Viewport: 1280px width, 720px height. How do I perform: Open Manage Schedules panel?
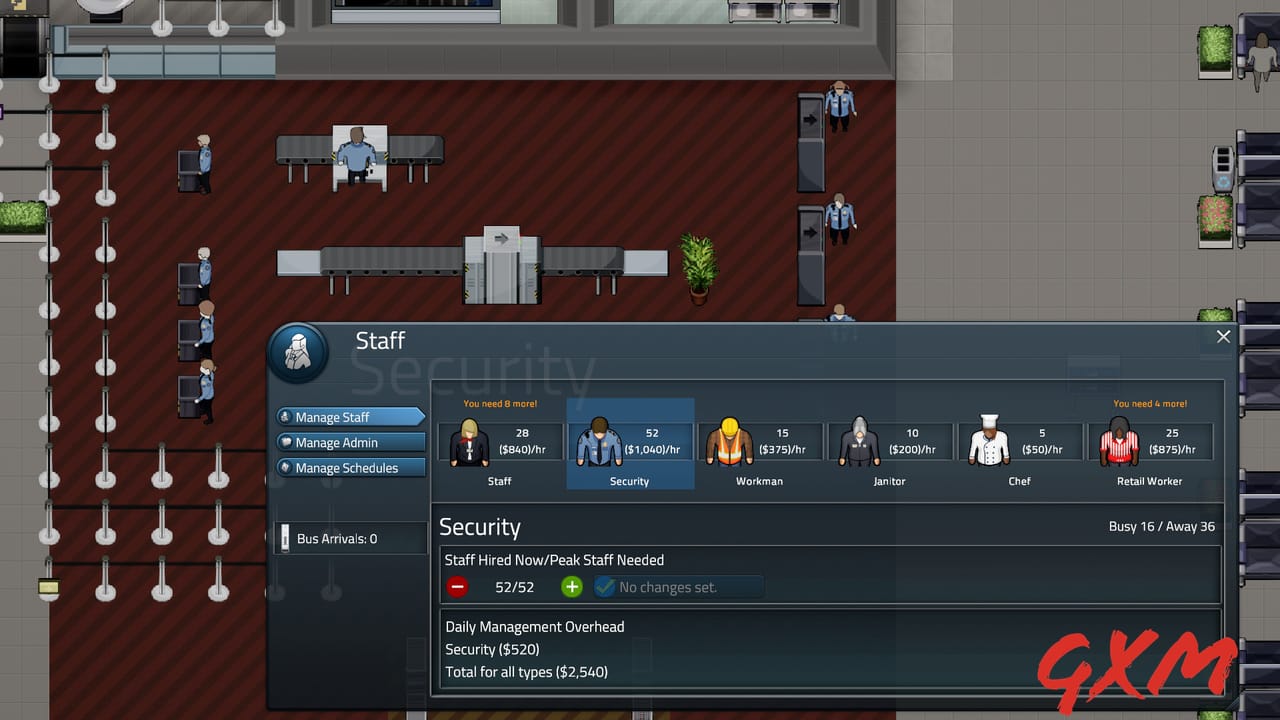(350, 467)
